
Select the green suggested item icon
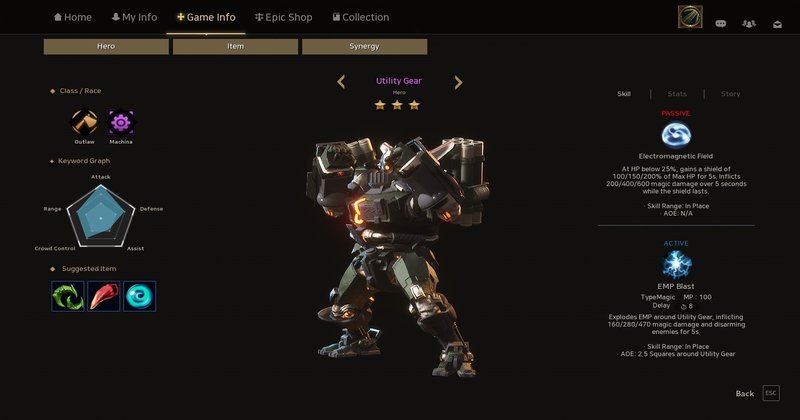pos(68,295)
